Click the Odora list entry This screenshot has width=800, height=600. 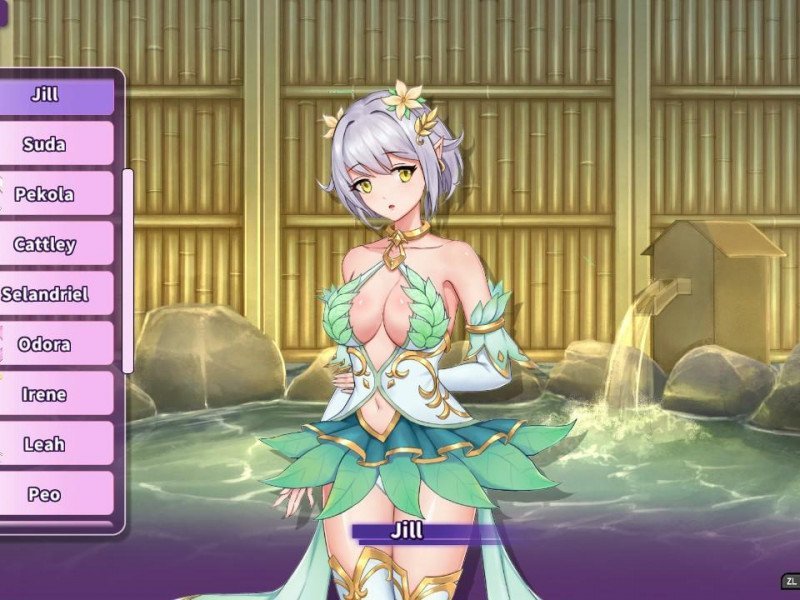[x=45, y=344]
